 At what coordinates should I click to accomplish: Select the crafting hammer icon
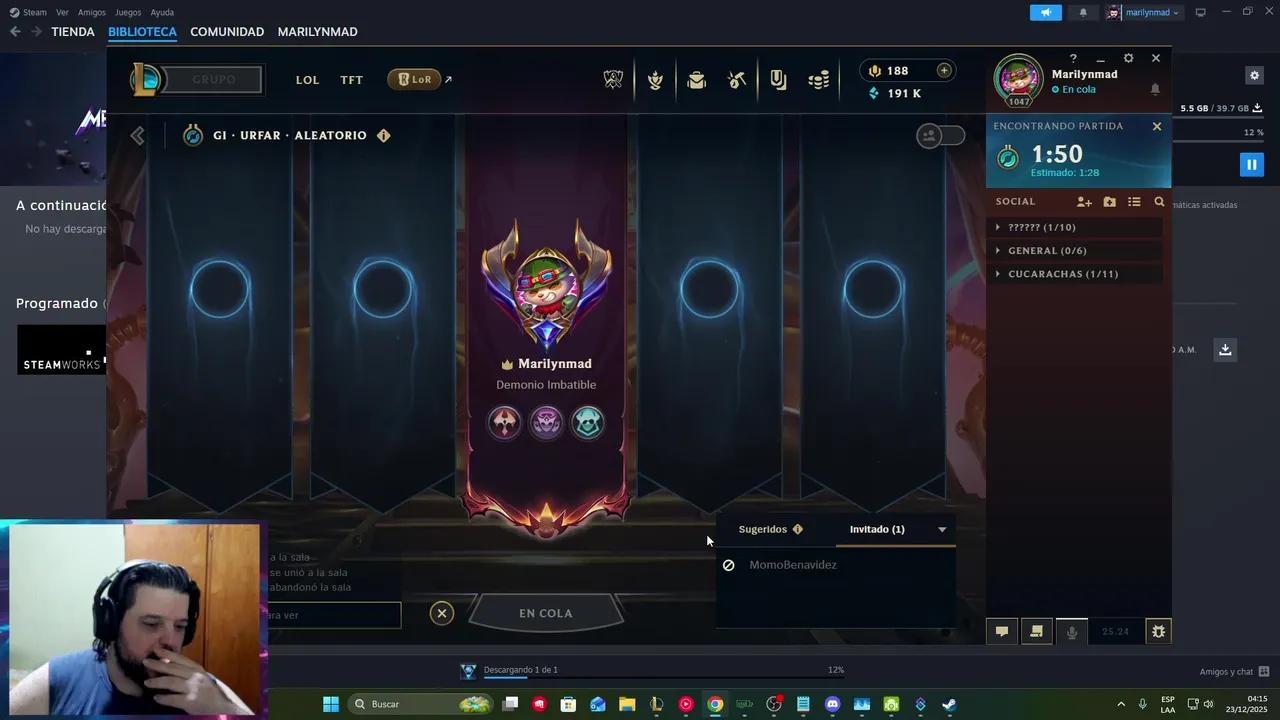coord(737,80)
